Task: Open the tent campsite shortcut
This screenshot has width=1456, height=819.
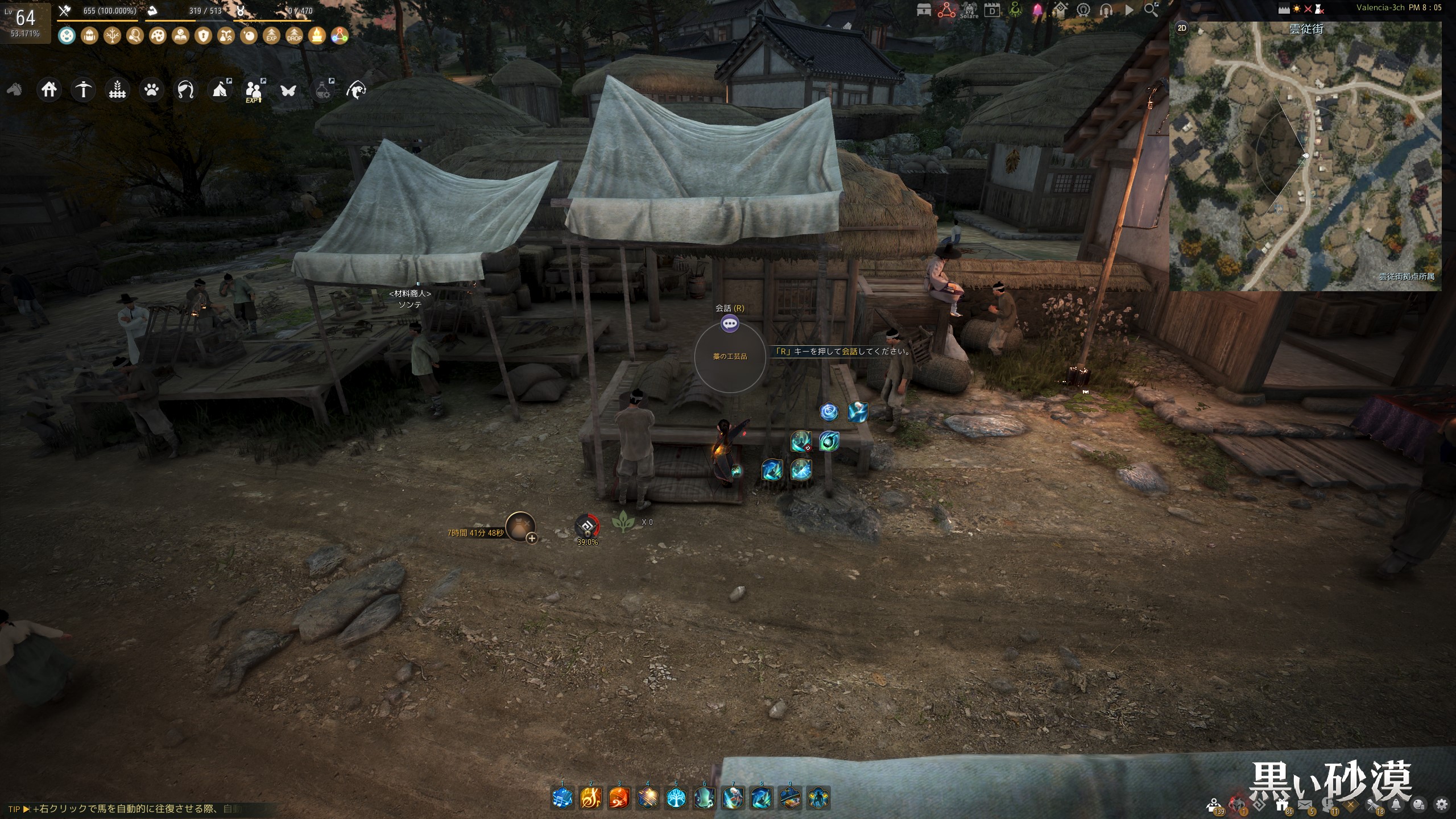Action: coord(220,90)
